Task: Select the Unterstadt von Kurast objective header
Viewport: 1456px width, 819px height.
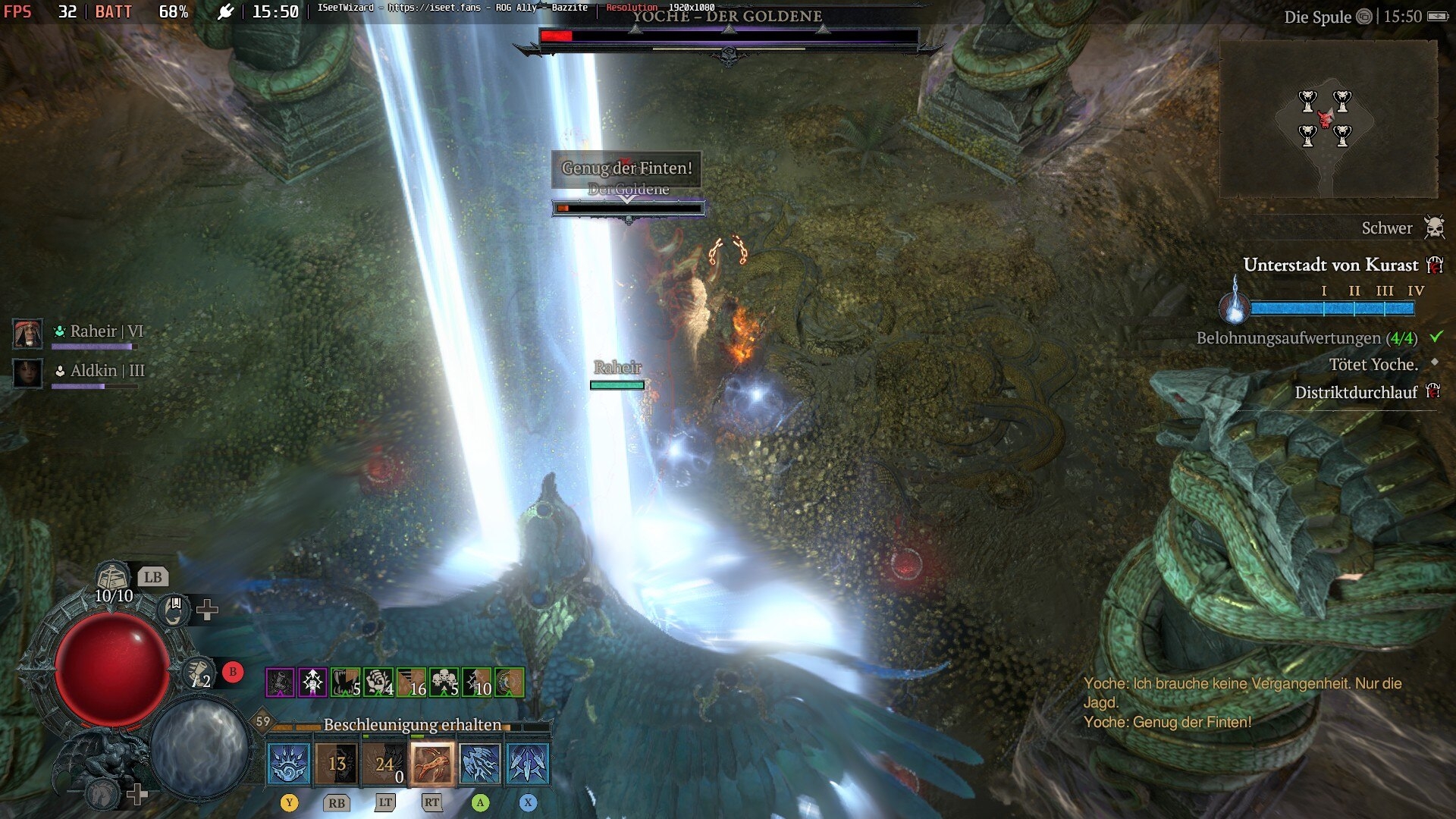Action: [x=1330, y=265]
